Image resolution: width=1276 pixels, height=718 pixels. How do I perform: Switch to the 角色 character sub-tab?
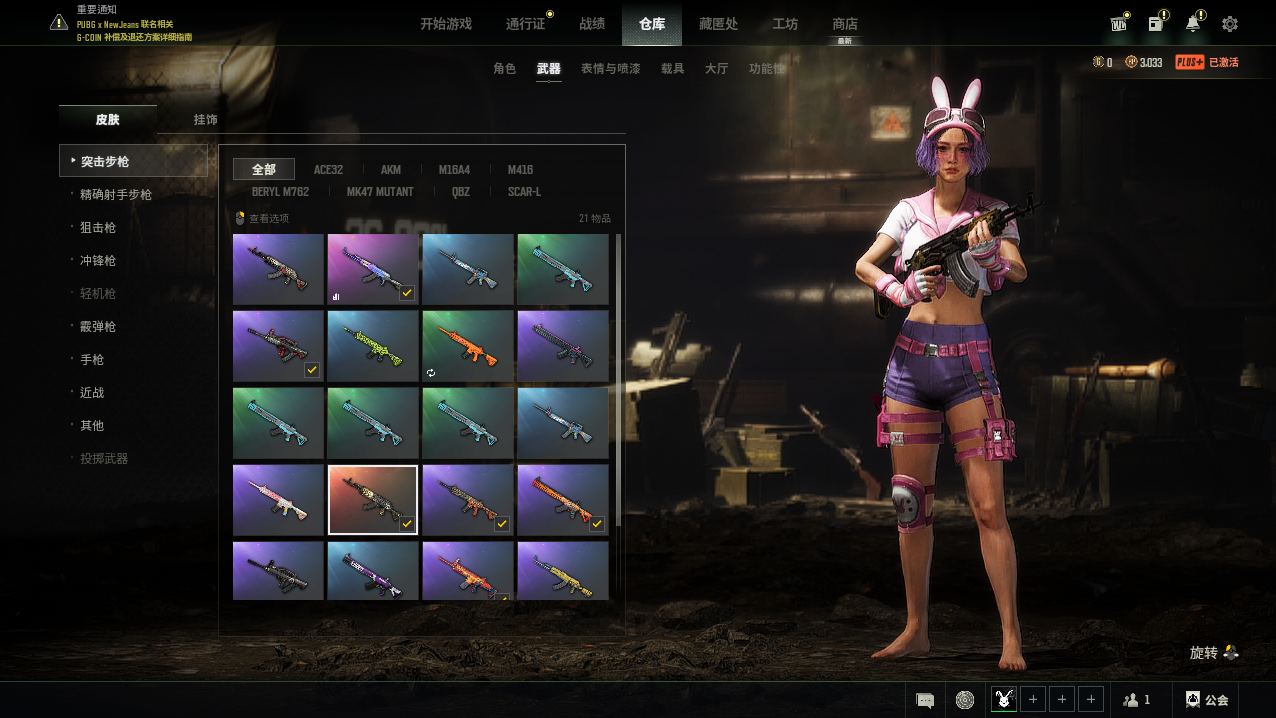point(505,69)
